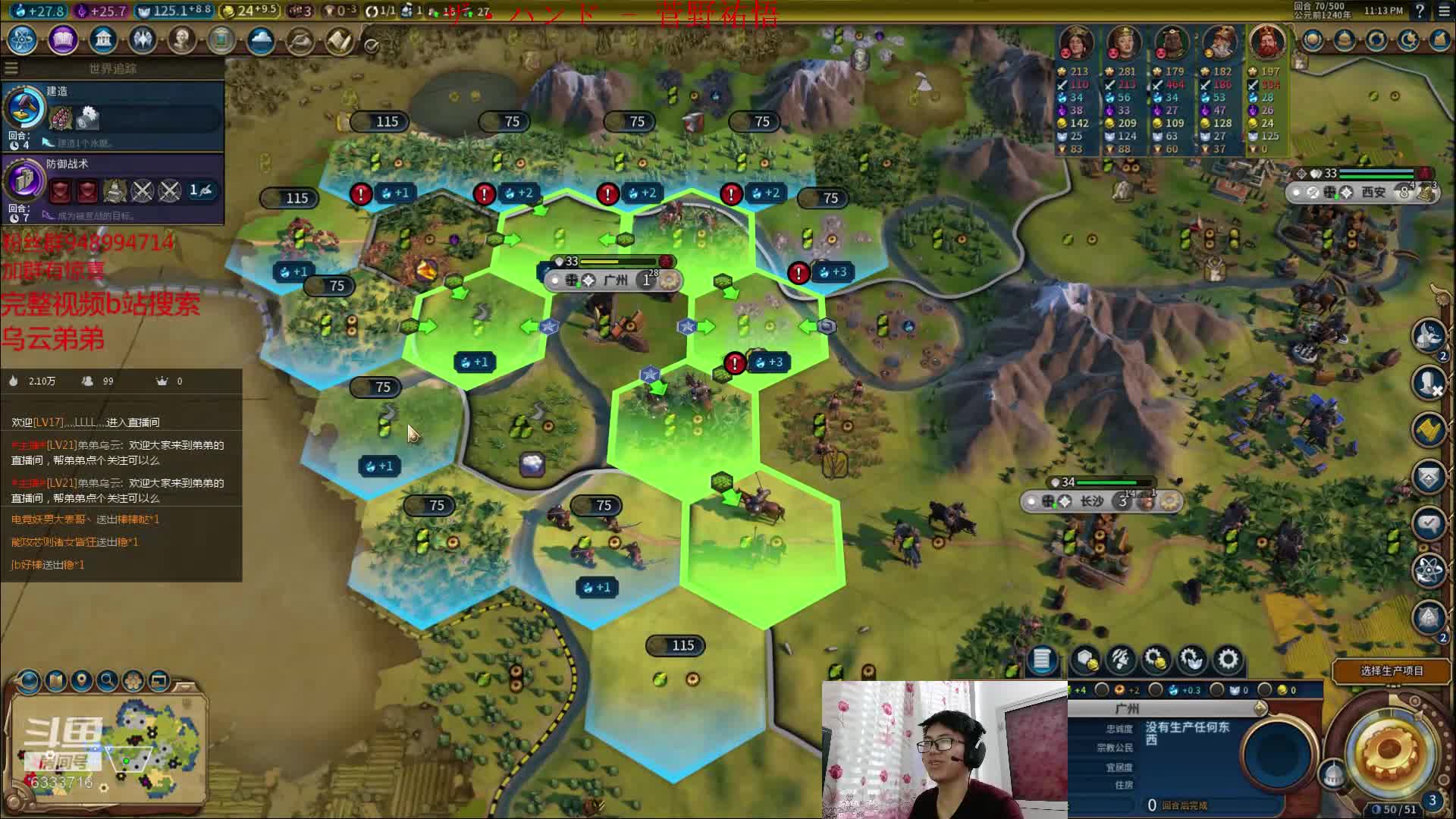1456x819 pixels.
Task: Open the minimap search magnifier
Action: (x=108, y=680)
